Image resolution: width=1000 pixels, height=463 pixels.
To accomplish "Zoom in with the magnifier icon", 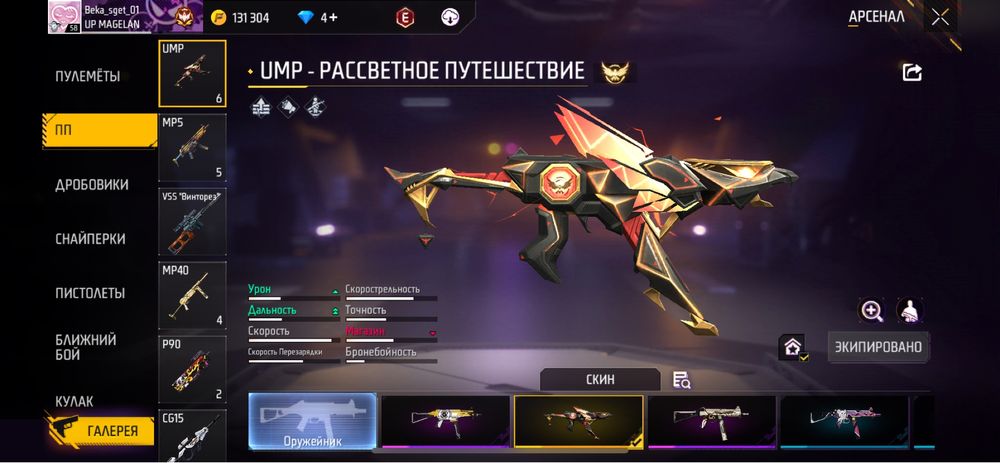I will 871,311.
